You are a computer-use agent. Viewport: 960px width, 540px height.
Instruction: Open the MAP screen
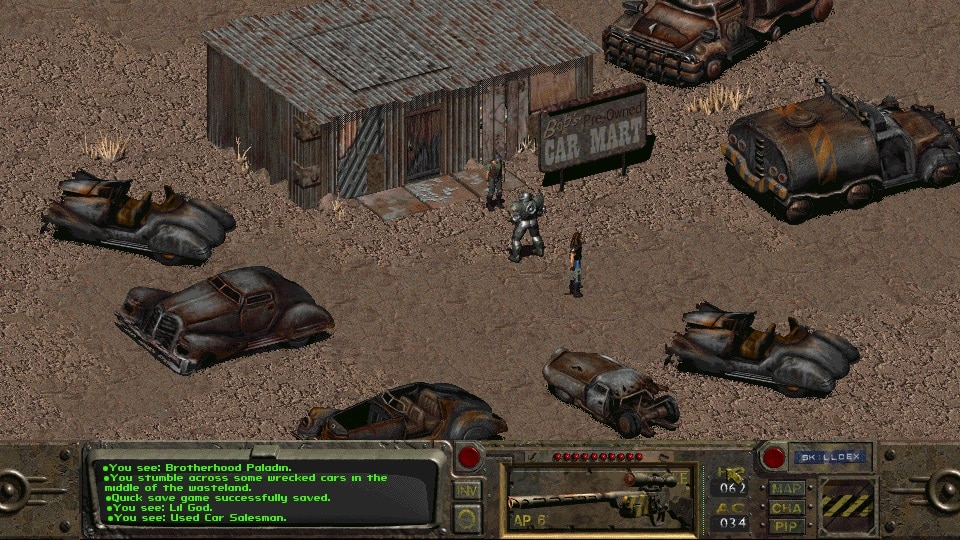point(786,490)
